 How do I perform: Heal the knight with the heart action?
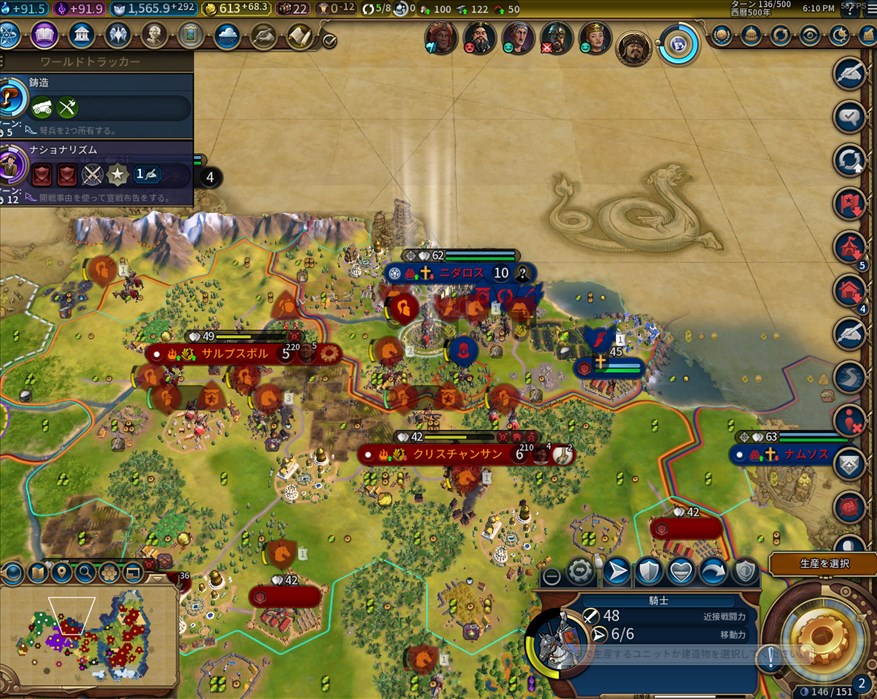681,571
